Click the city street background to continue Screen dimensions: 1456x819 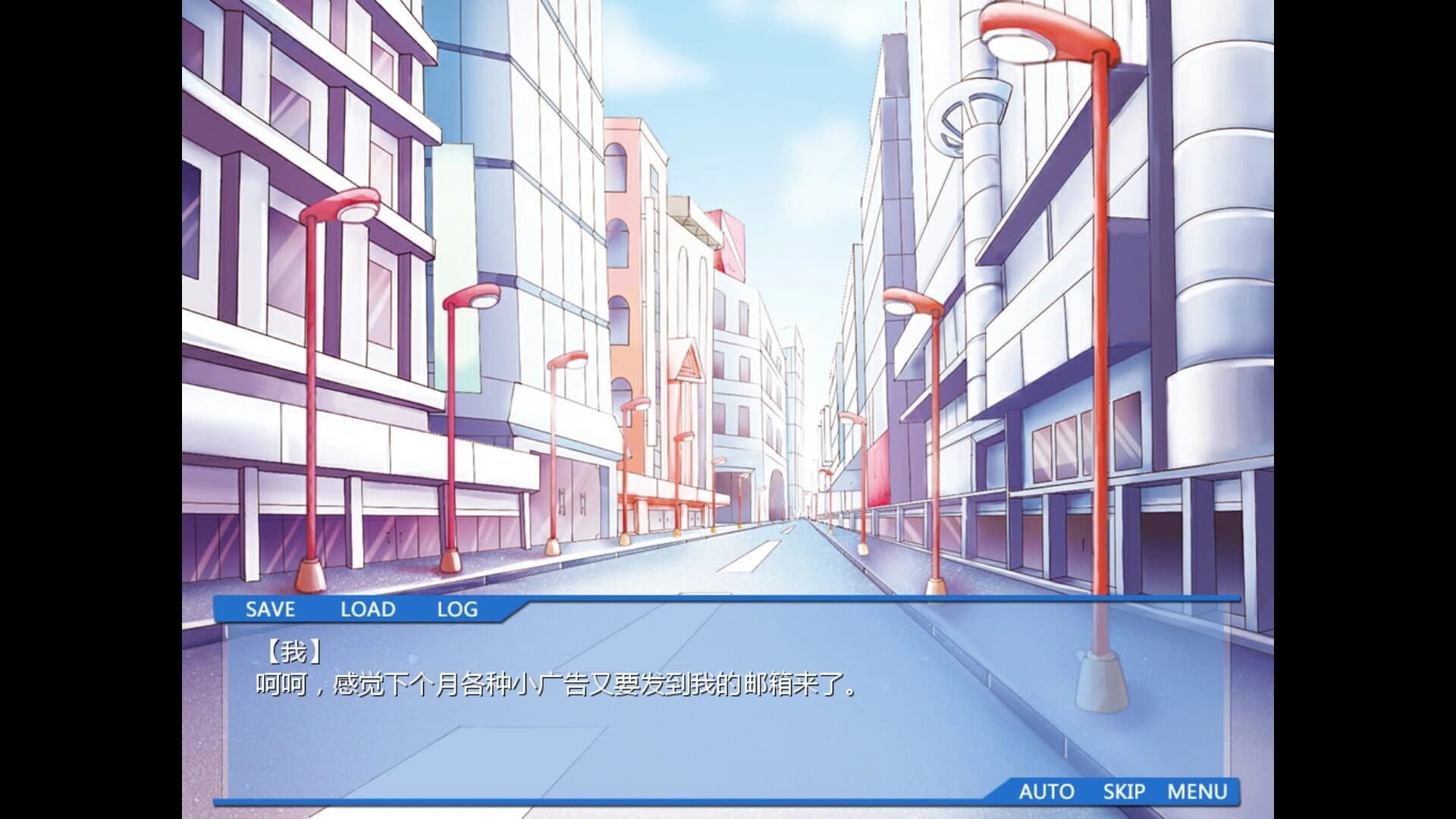(x=728, y=303)
